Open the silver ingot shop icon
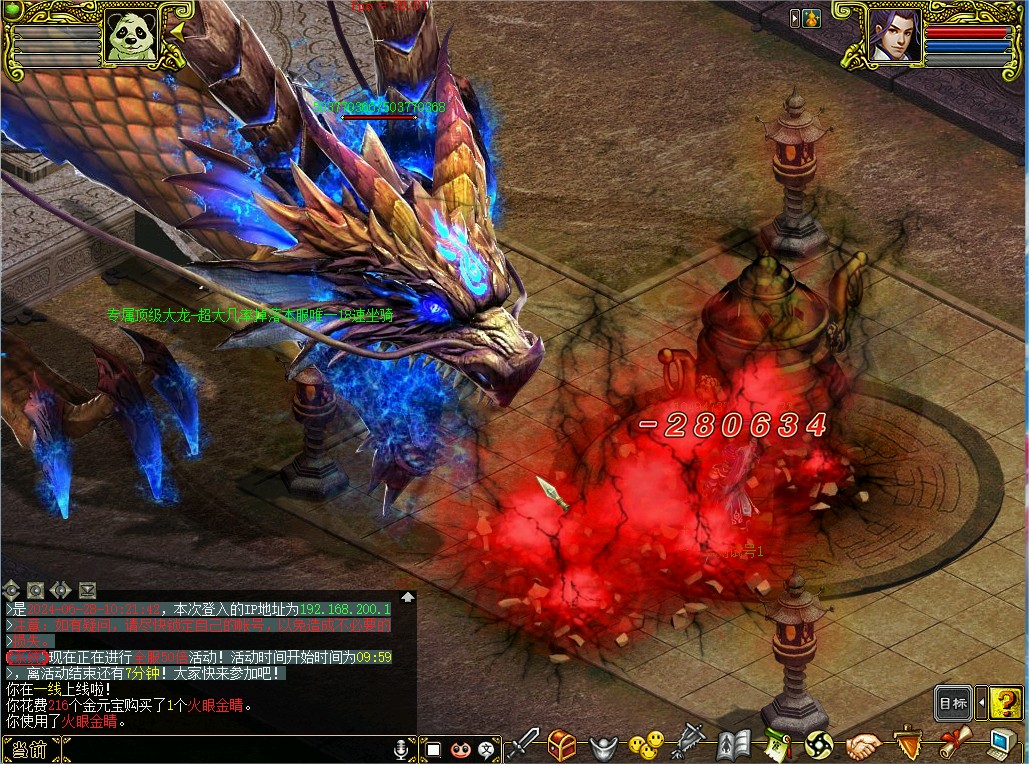1029x764 pixels. pyautogui.click(x=604, y=745)
